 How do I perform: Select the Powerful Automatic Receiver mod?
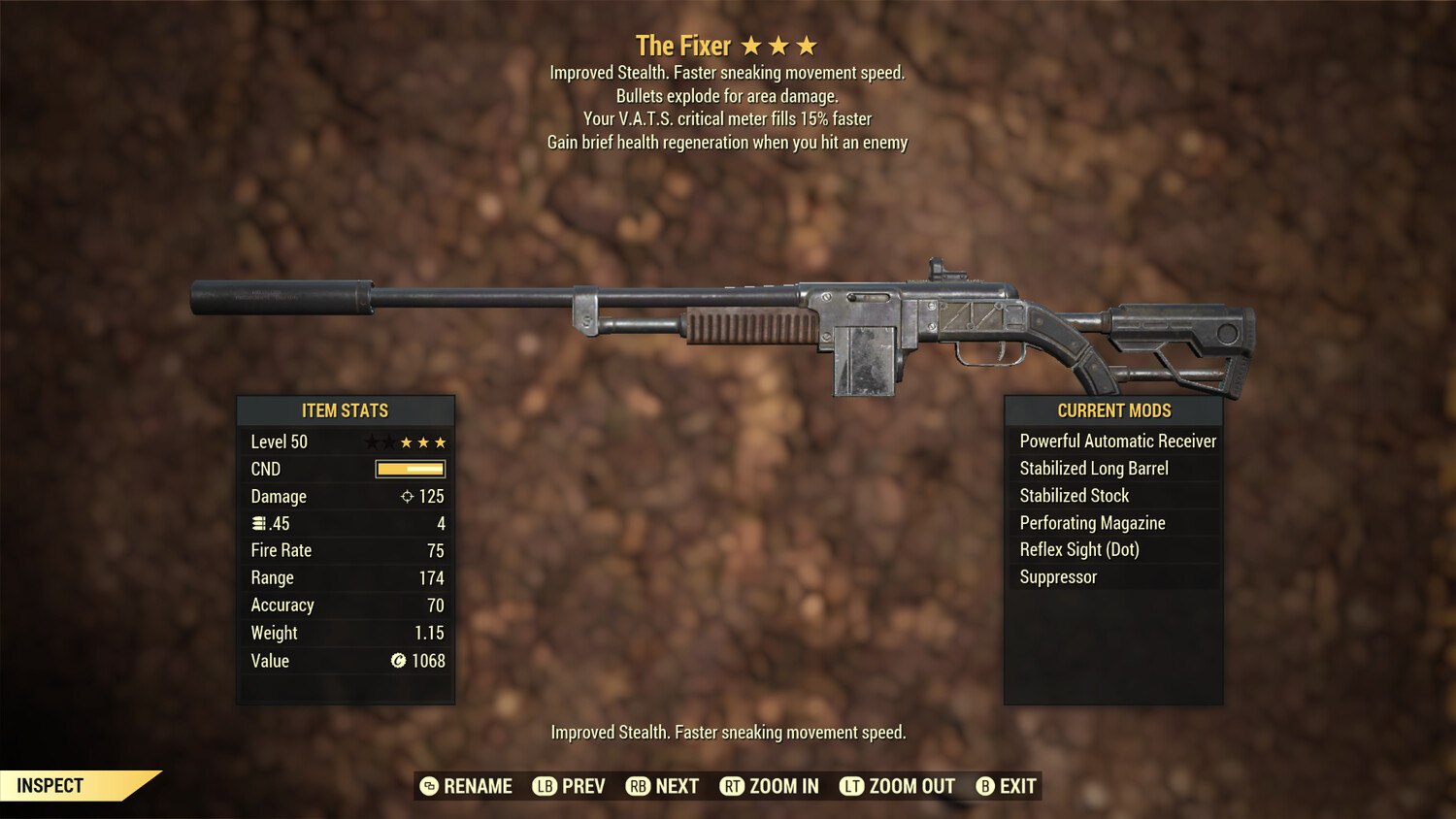click(x=1117, y=441)
